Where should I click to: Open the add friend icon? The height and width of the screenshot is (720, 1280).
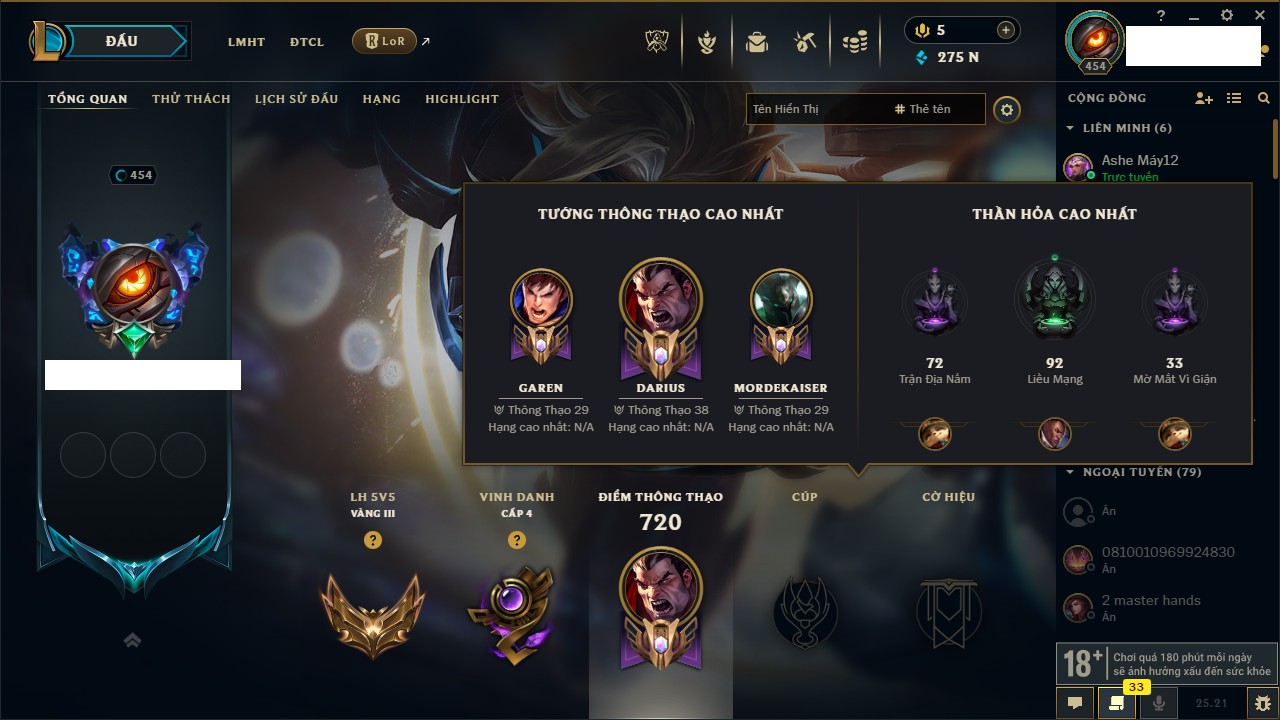(x=1204, y=98)
